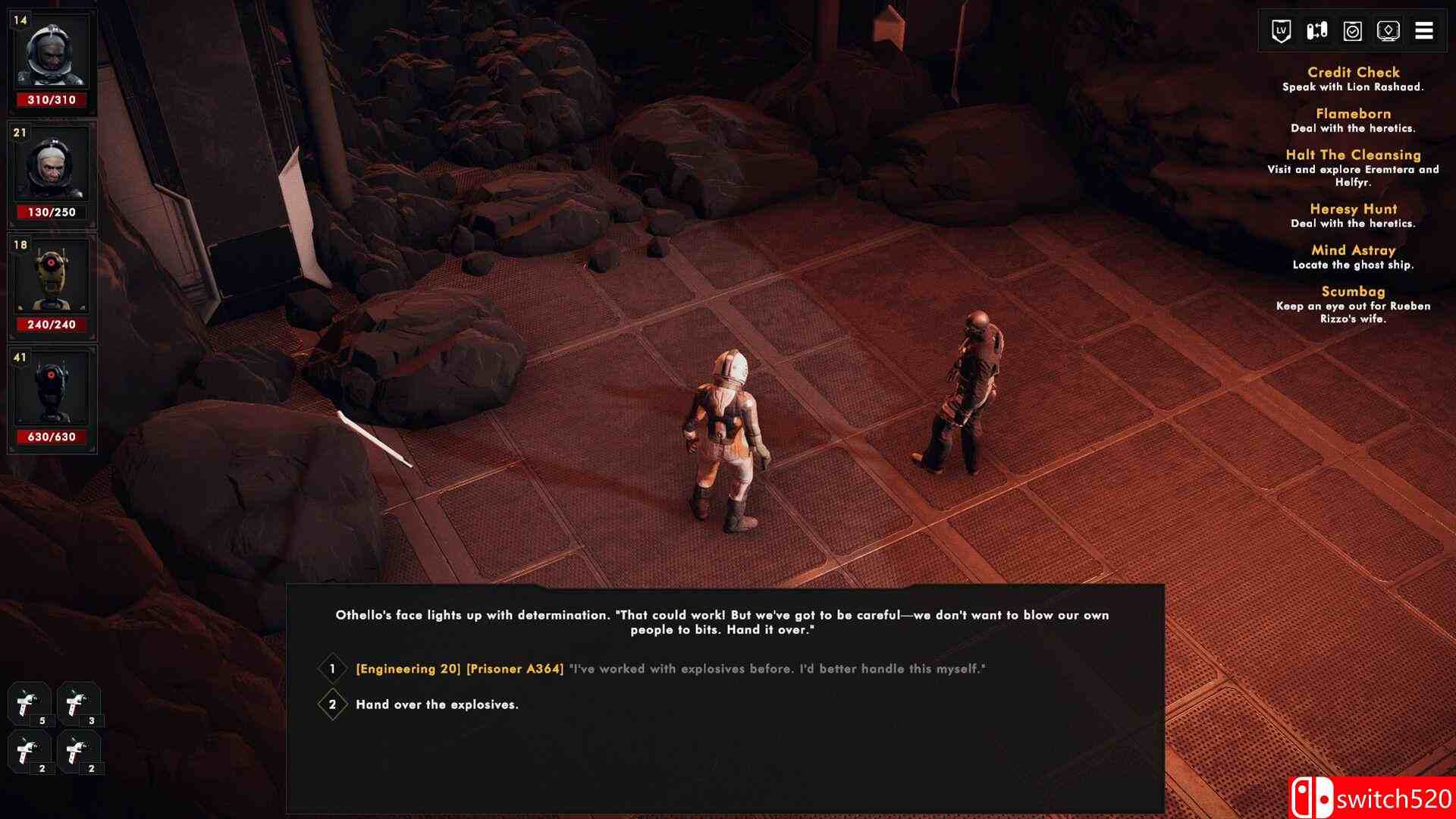Open the Credit Check quest entry

click(x=1353, y=72)
